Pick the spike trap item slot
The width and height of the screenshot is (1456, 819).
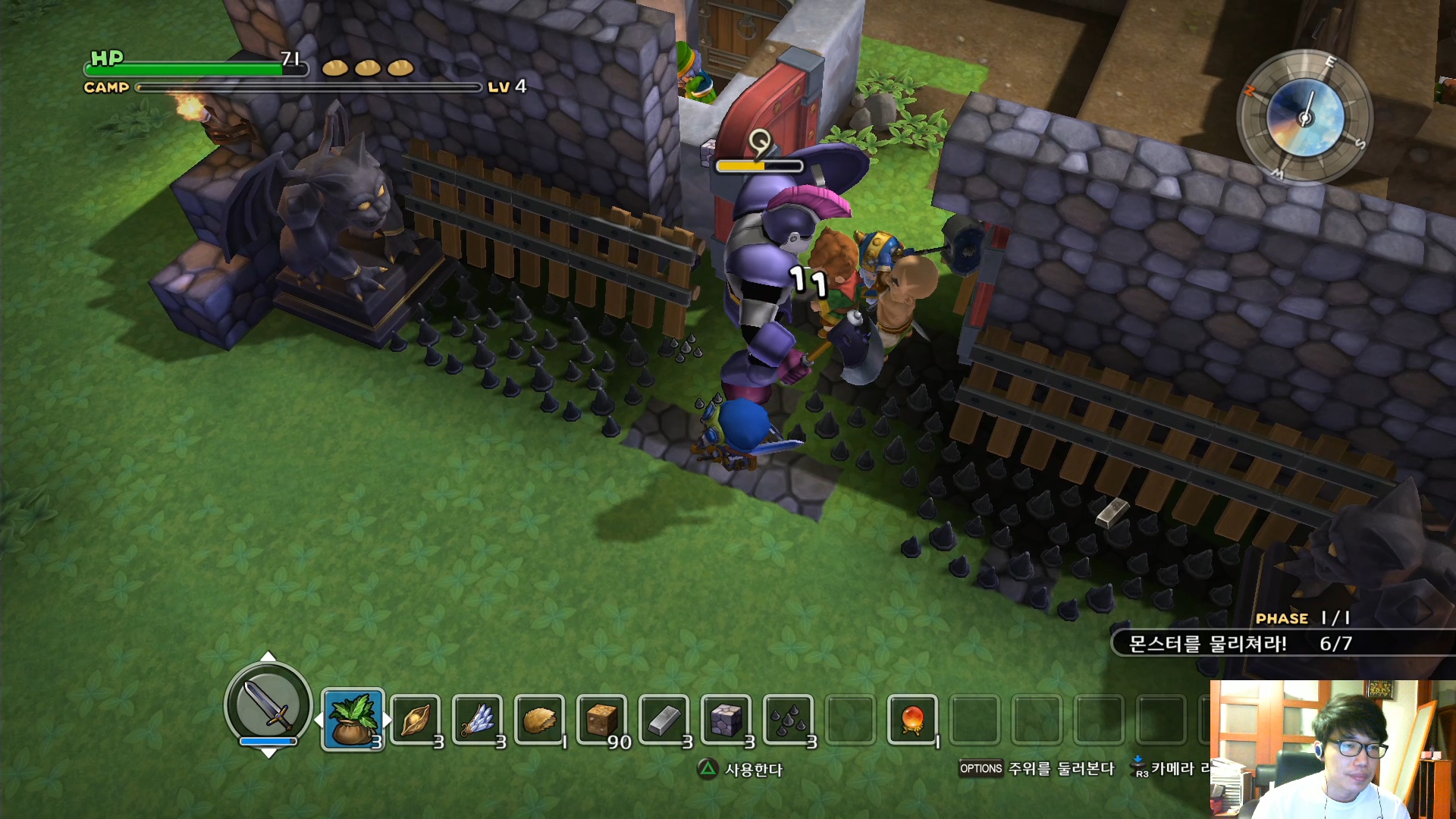pos(789,720)
